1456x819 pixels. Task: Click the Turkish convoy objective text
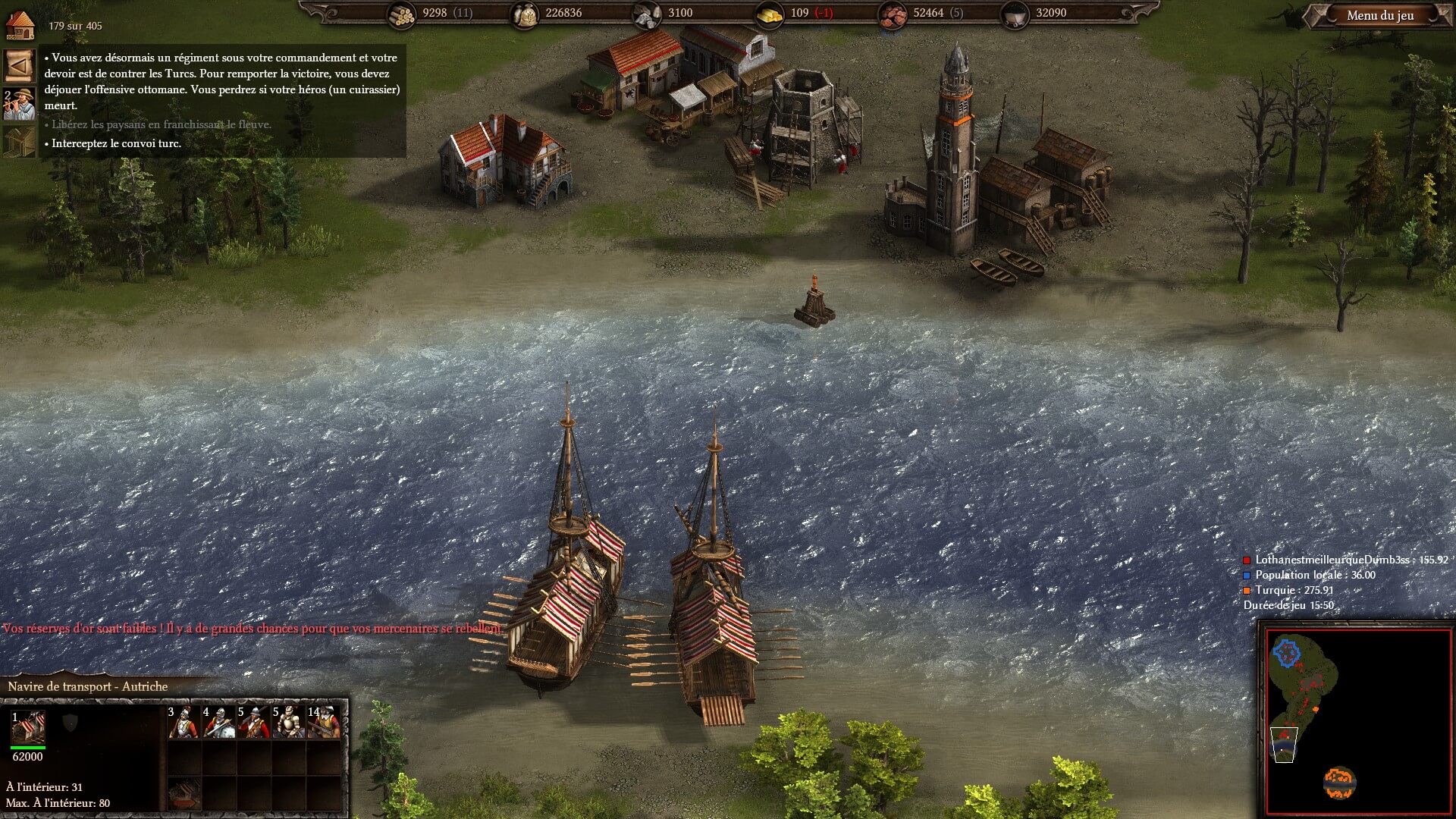tap(116, 143)
